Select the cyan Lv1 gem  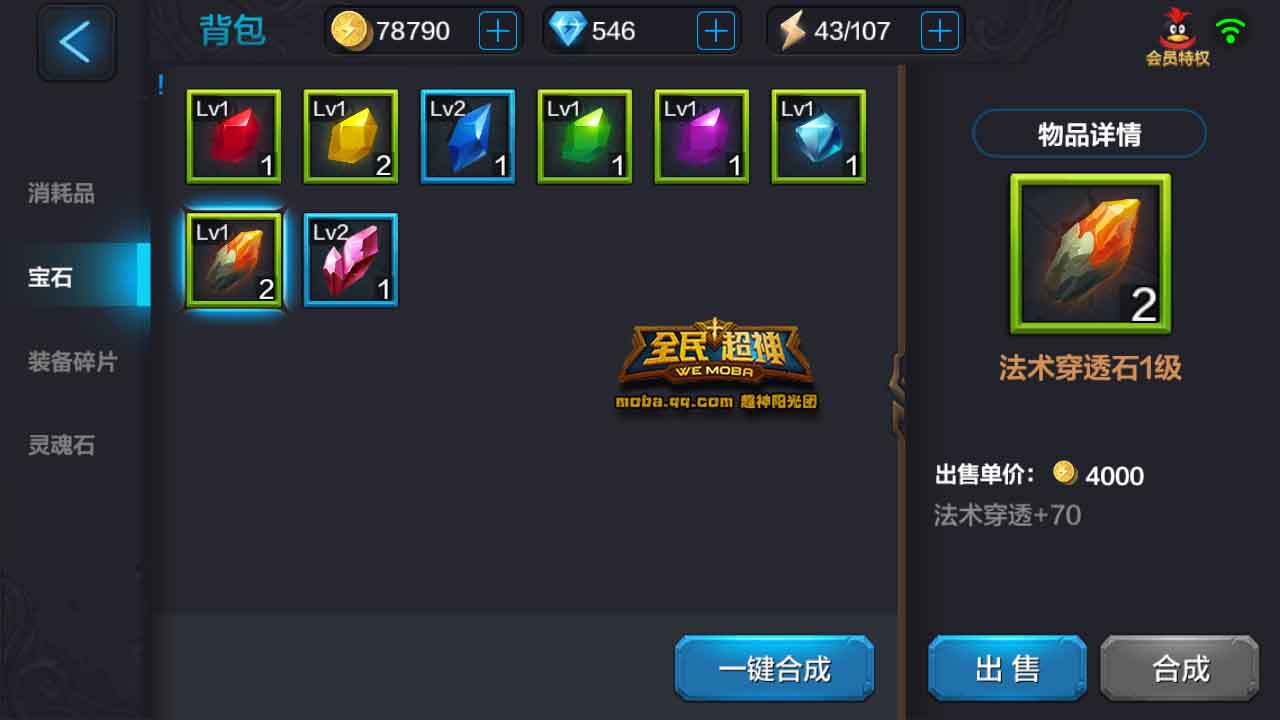(x=818, y=136)
